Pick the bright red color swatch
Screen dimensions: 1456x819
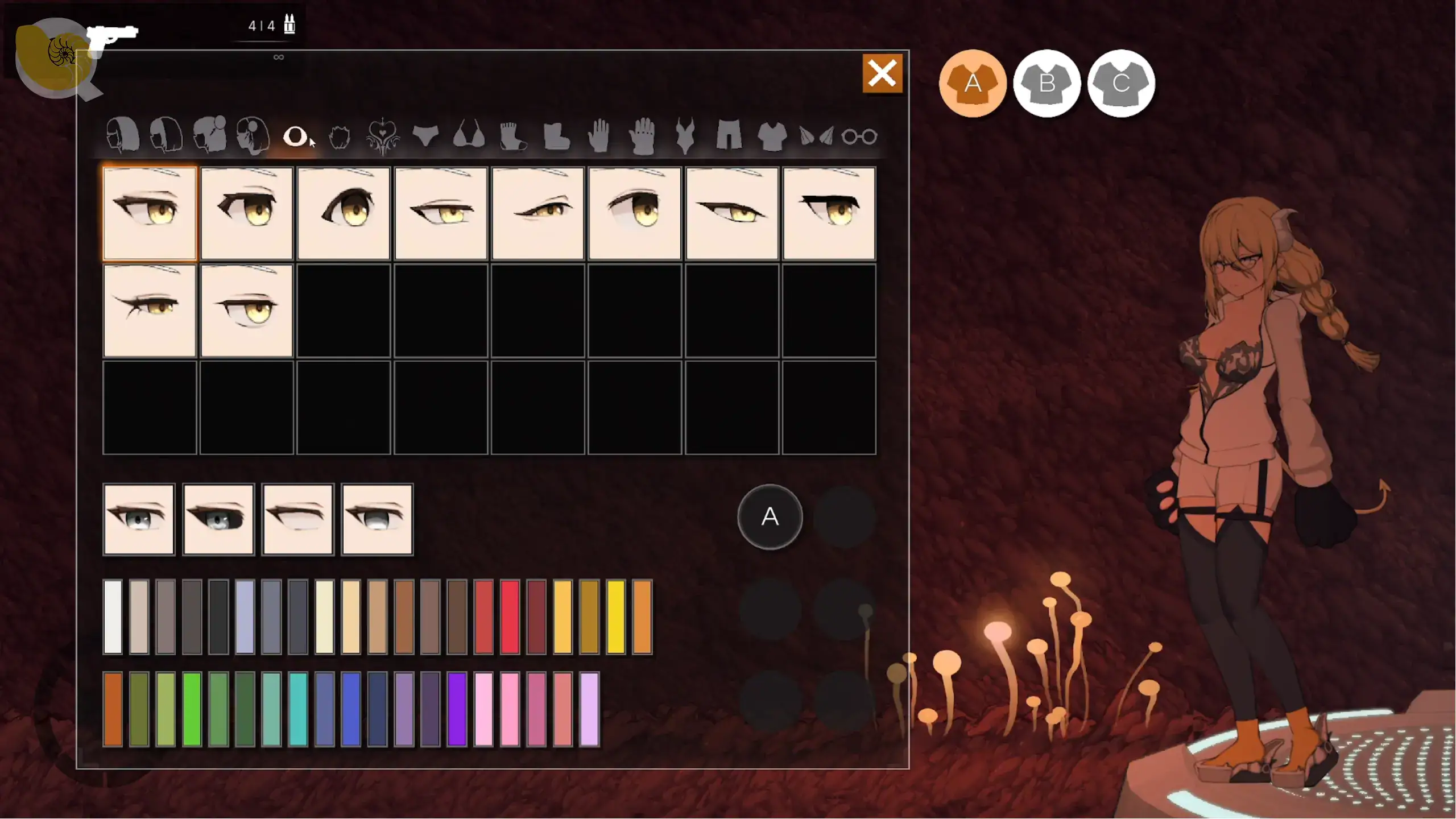click(x=510, y=617)
